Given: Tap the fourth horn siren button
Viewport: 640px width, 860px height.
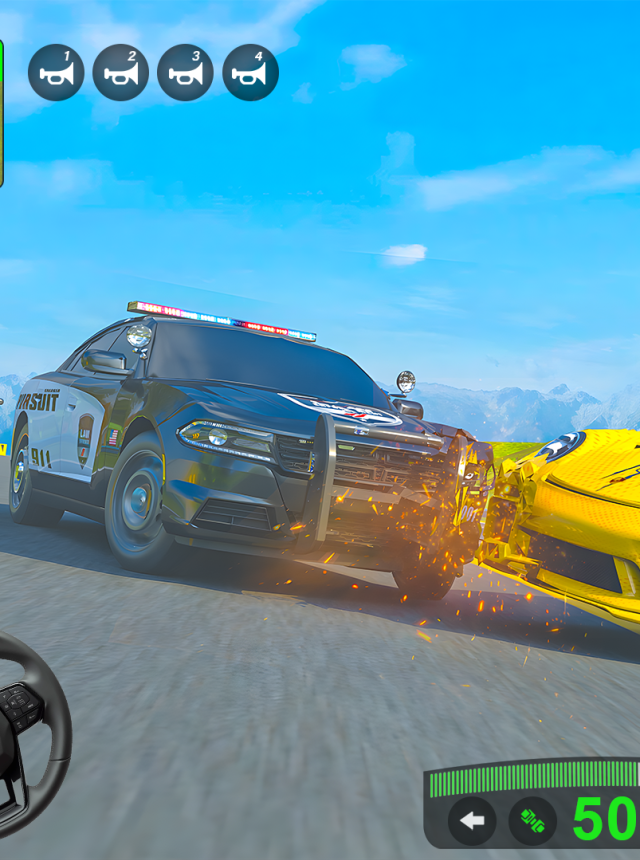Looking at the screenshot, I should [250, 73].
